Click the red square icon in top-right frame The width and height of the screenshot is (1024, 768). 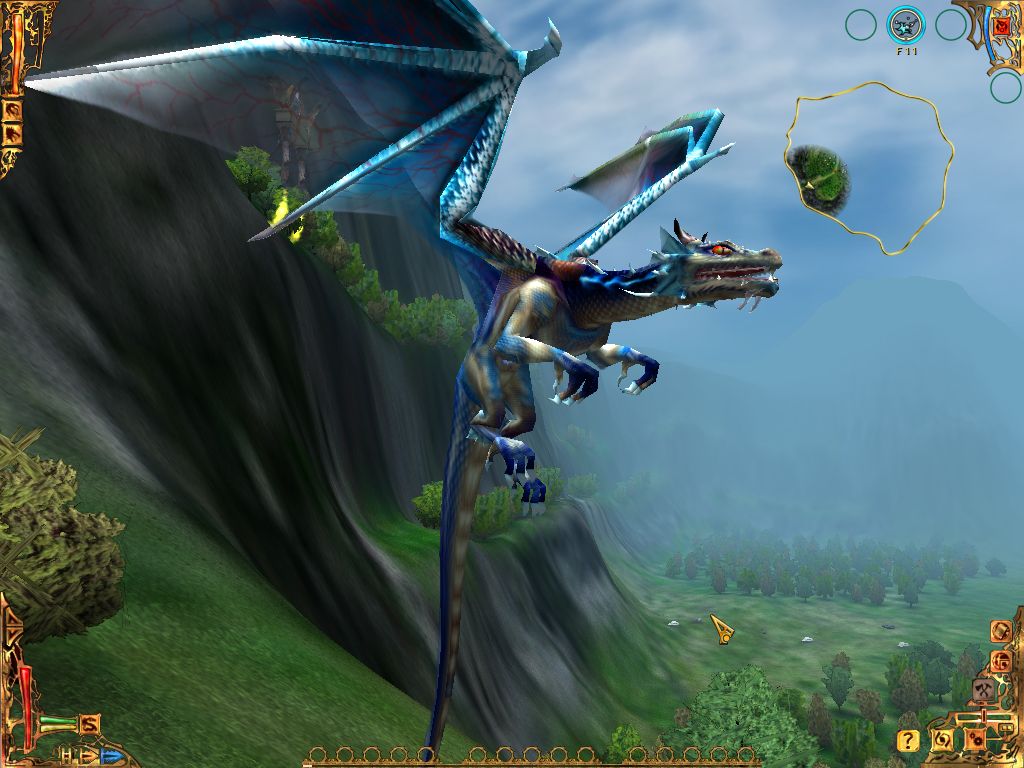[x=1001, y=25]
